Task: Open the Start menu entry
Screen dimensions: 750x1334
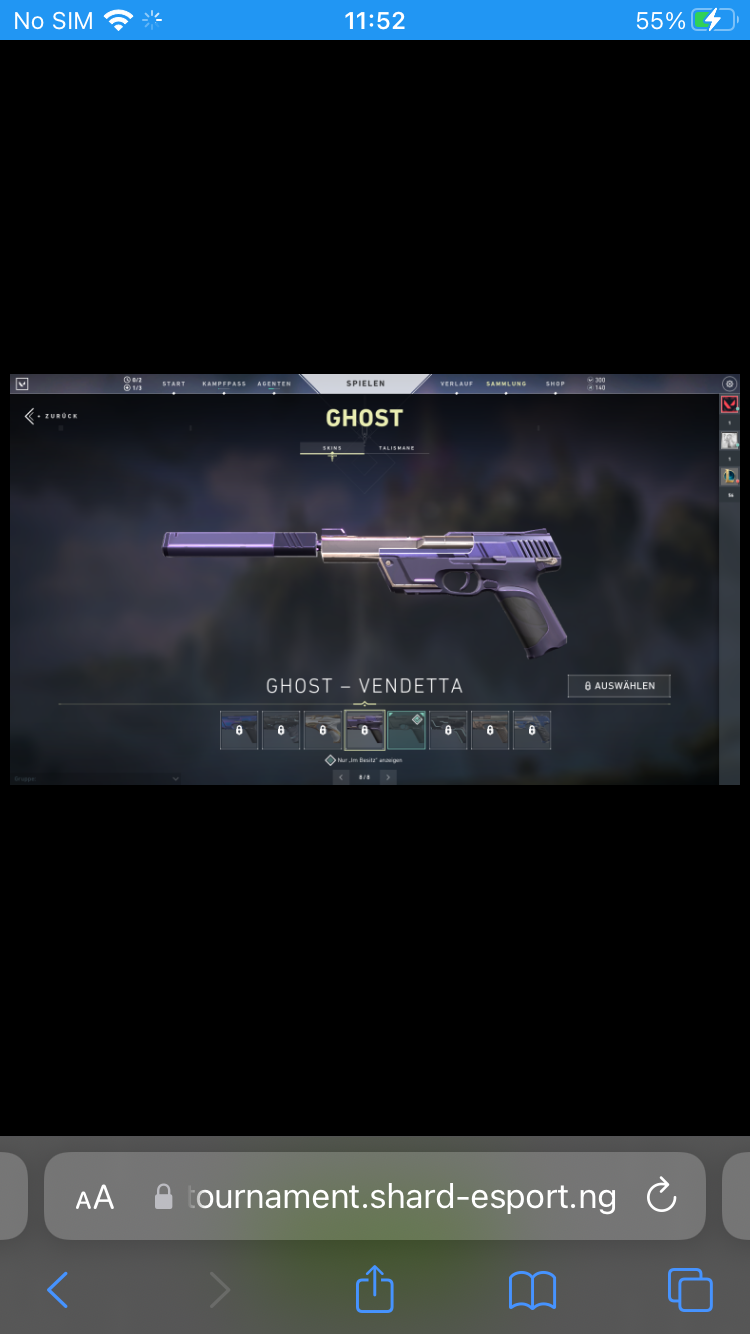Action: 174,384
